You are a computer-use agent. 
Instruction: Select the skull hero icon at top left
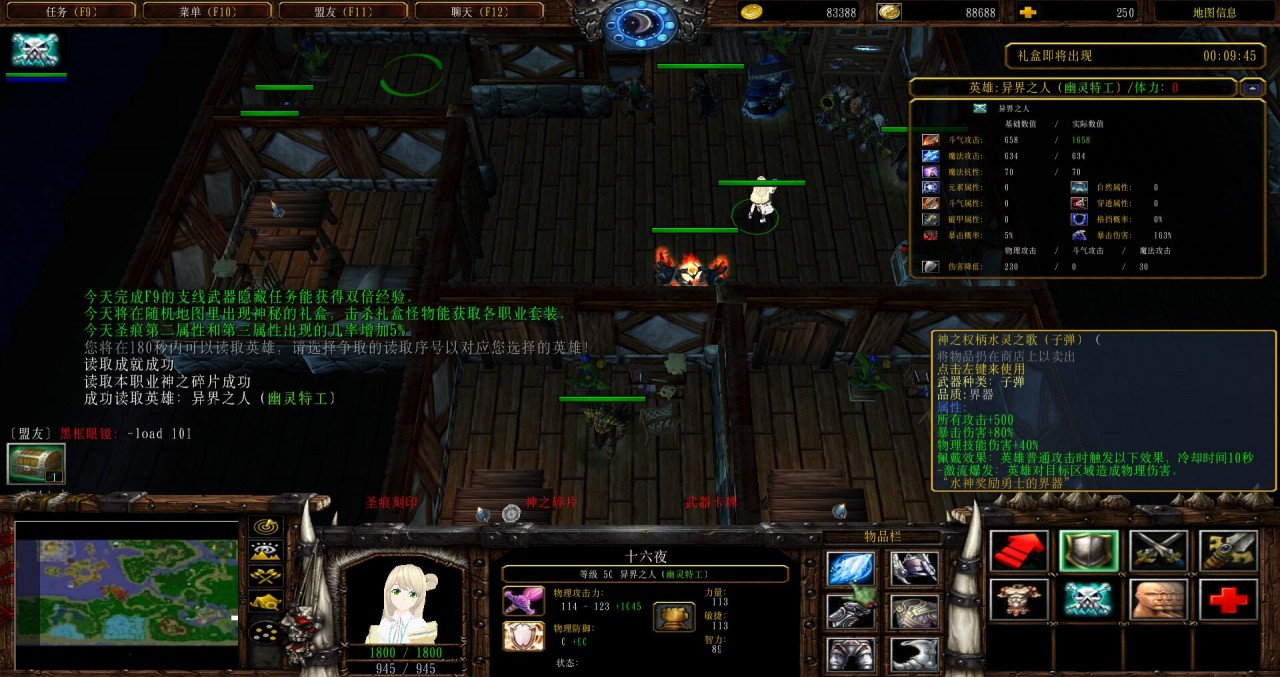point(35,49)
